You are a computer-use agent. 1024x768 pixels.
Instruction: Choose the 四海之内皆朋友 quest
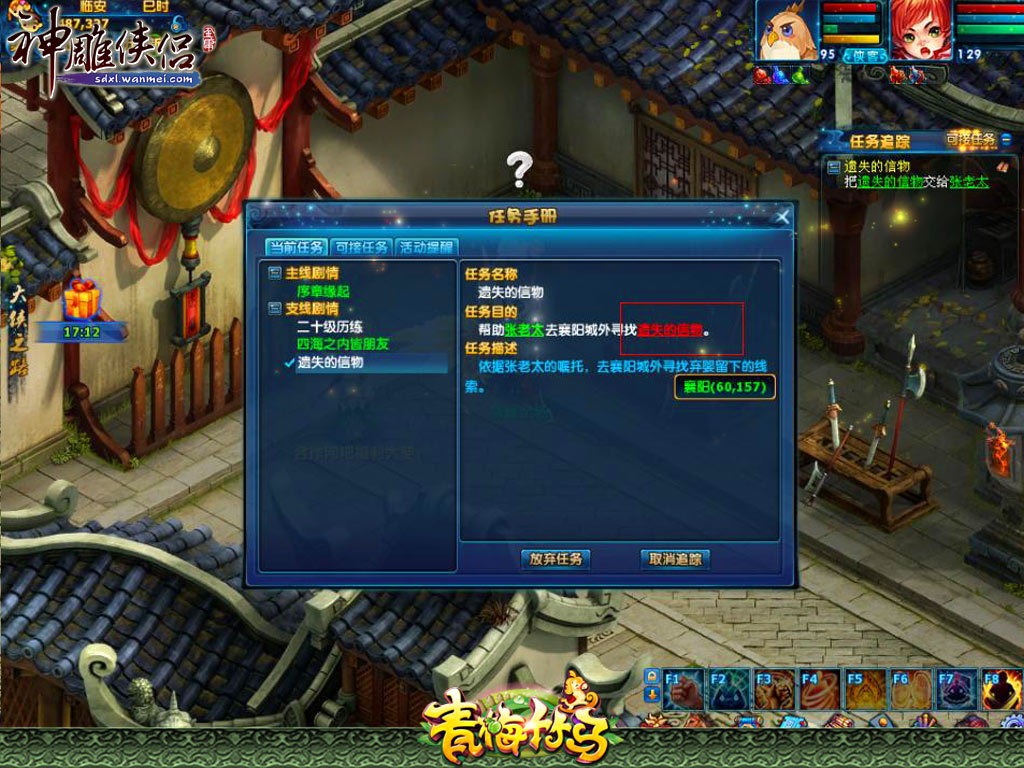pos(342,344)
